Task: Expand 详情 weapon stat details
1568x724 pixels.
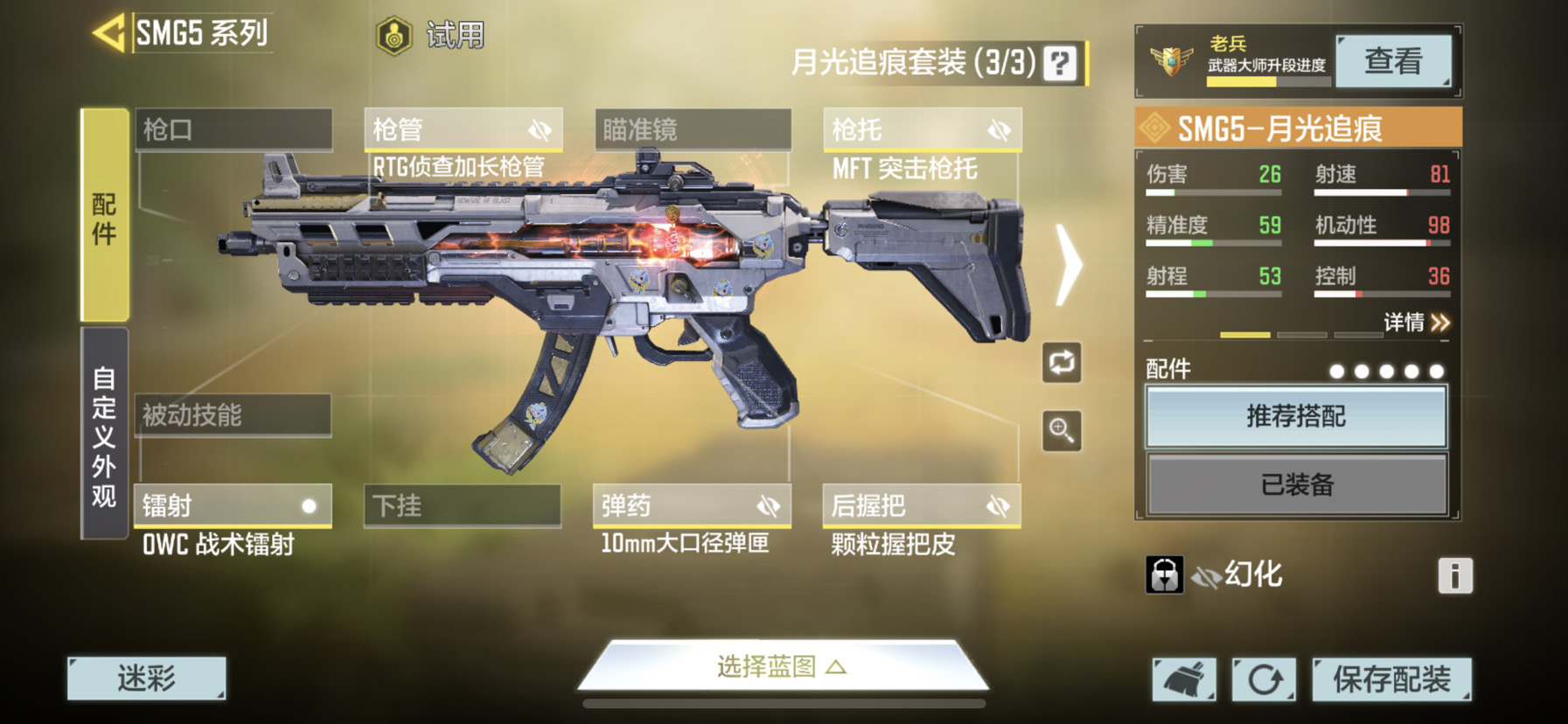Action: pos(1416,323)
